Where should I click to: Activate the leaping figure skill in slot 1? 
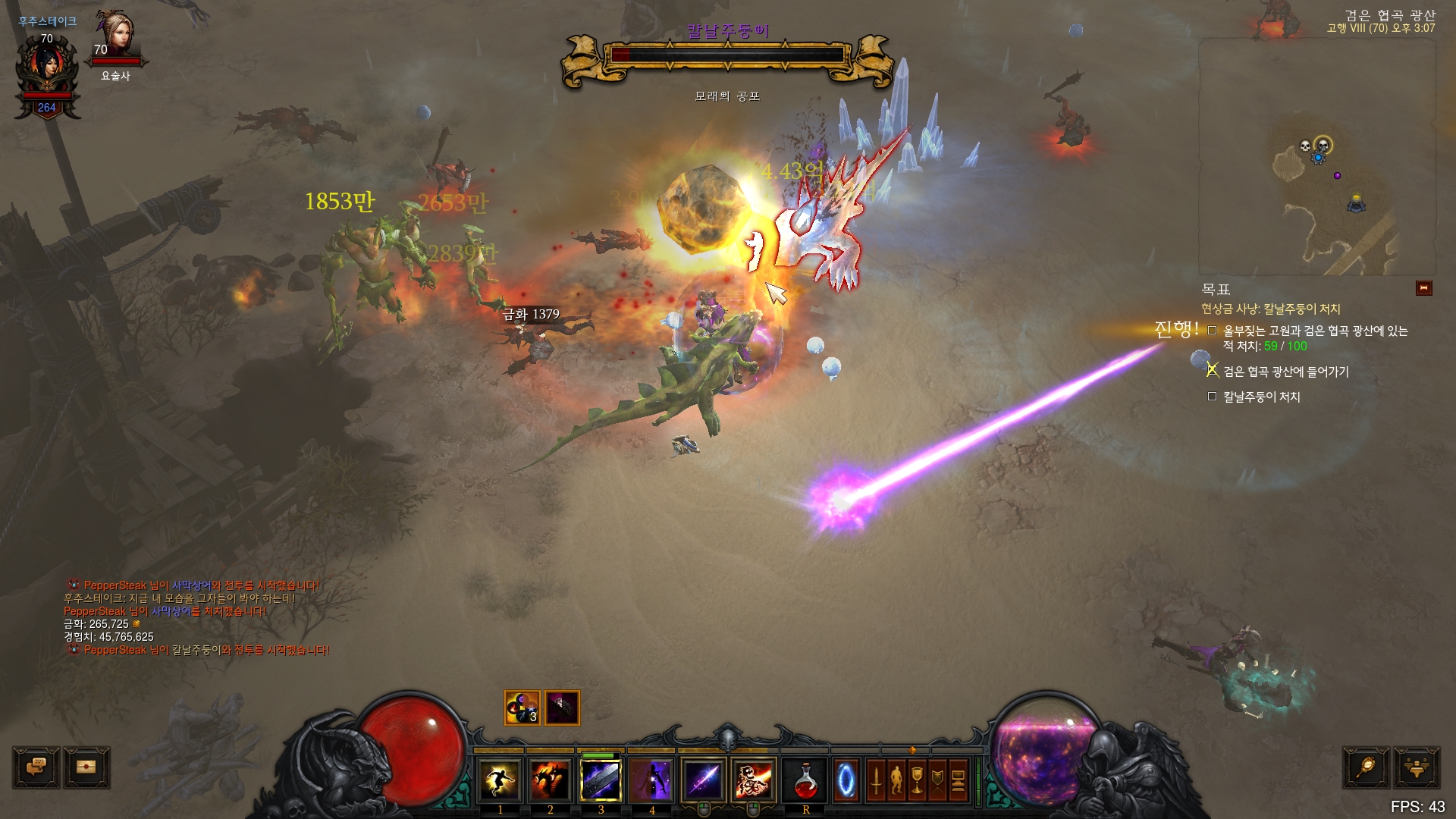click(500, 781)
